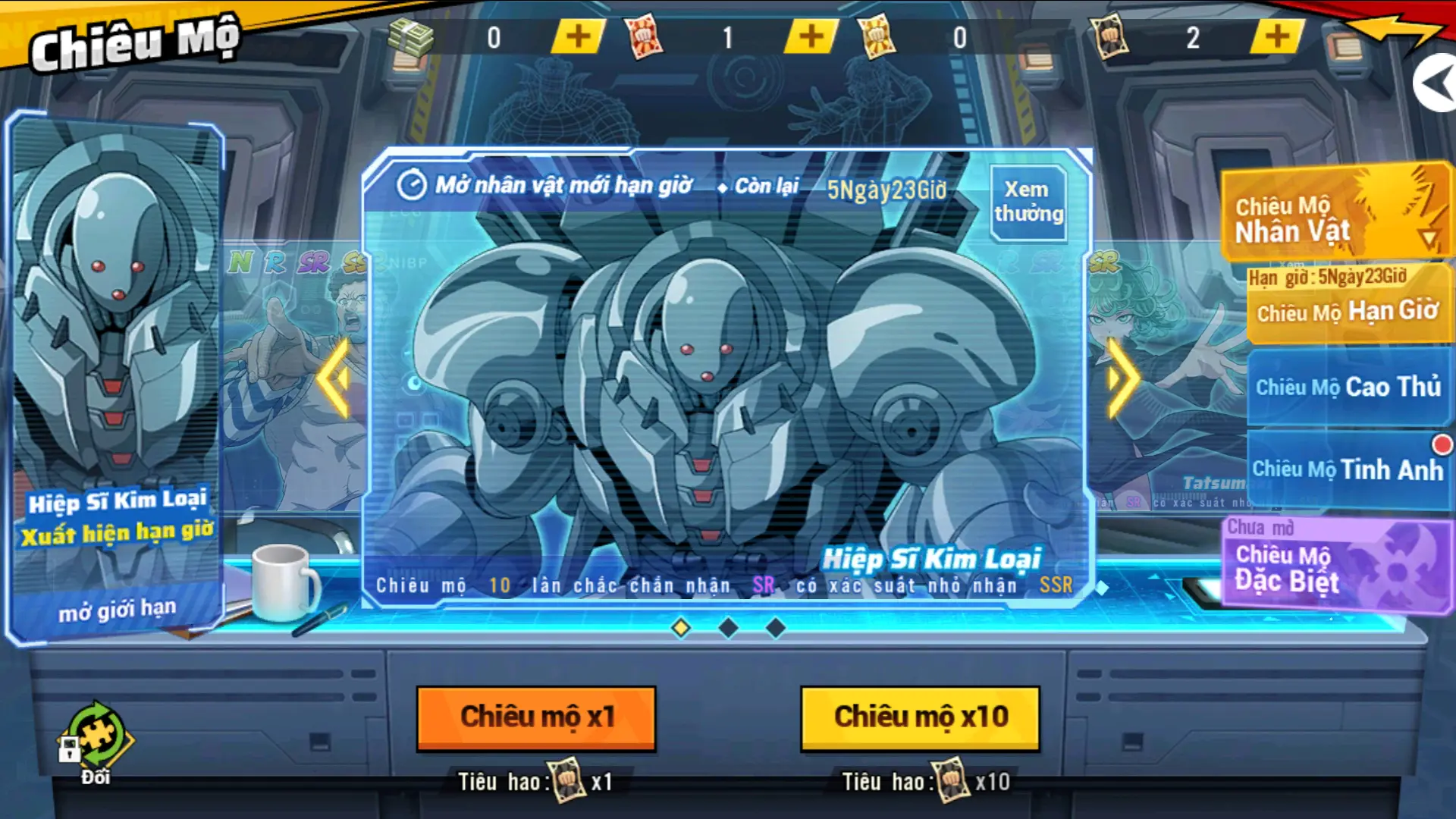Viewport: 1456px width, 819px height.
Task: Switch to Chiêu Mộ Cao Thủ tab
Action: 1348,387
